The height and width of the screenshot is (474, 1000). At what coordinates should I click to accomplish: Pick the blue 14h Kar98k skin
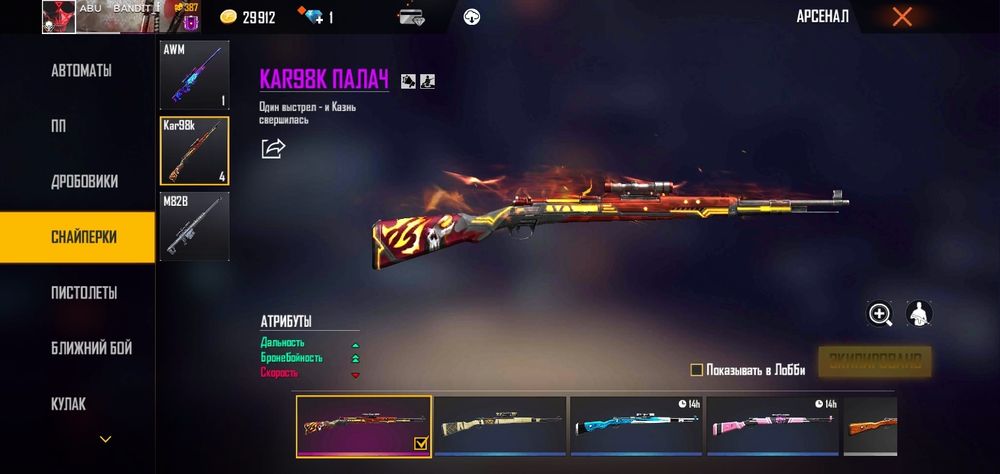click(x=637, y=426)
